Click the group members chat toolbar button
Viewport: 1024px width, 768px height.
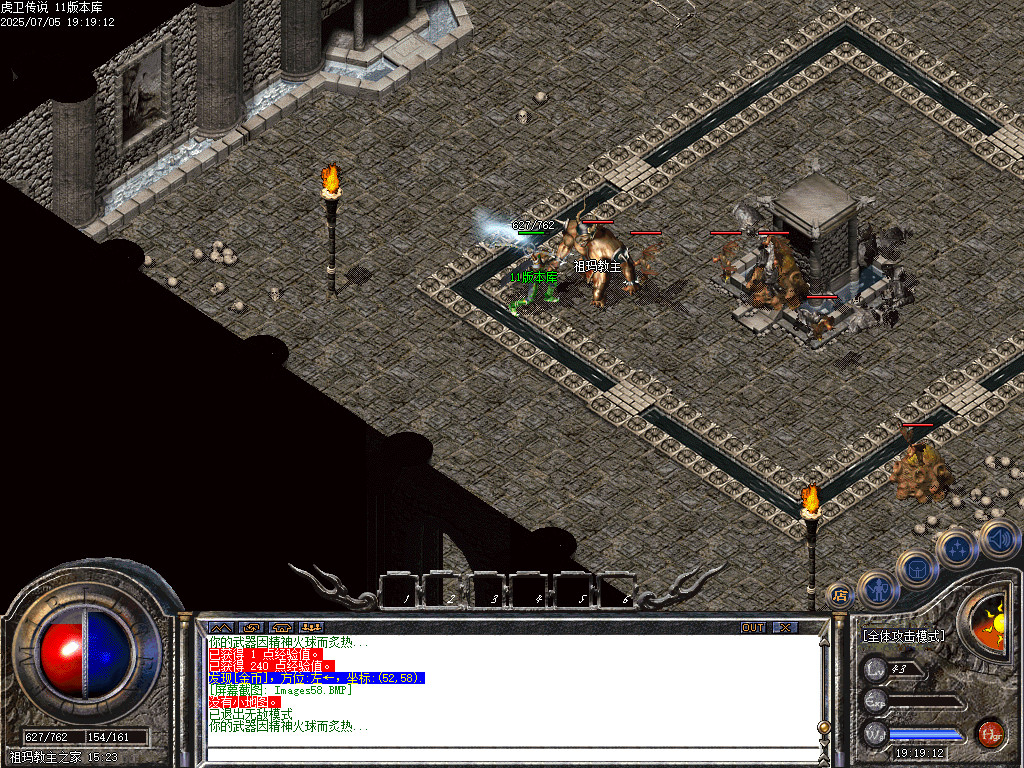pos(311,627)
